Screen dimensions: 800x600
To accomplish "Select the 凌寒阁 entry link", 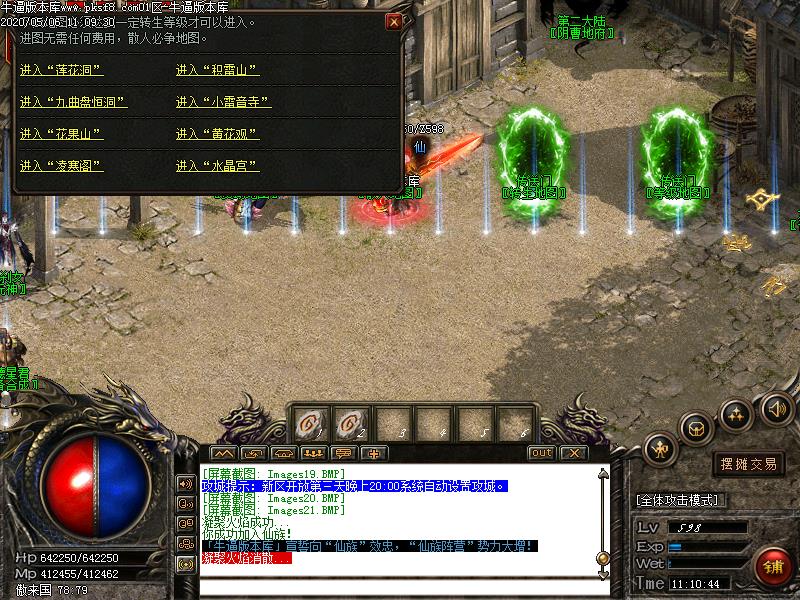I will [61, 165].
